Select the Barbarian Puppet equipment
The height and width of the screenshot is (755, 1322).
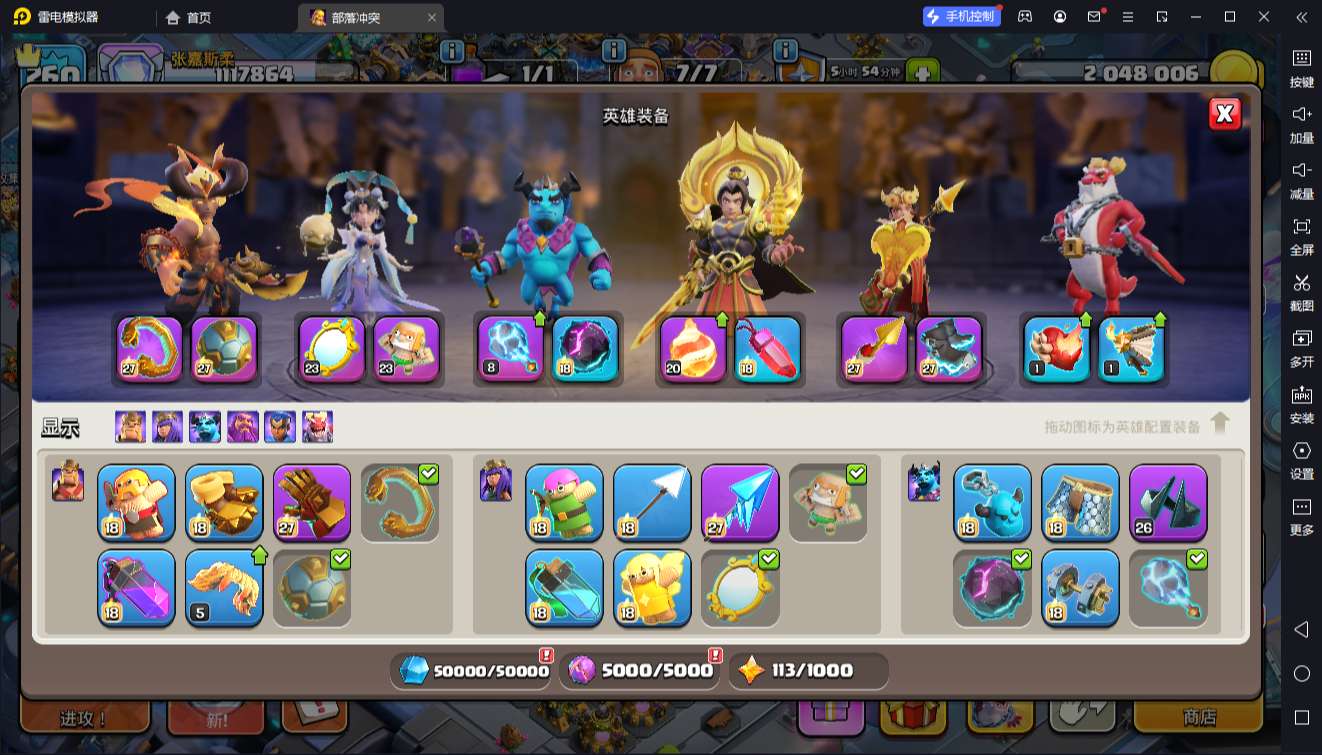136,502
